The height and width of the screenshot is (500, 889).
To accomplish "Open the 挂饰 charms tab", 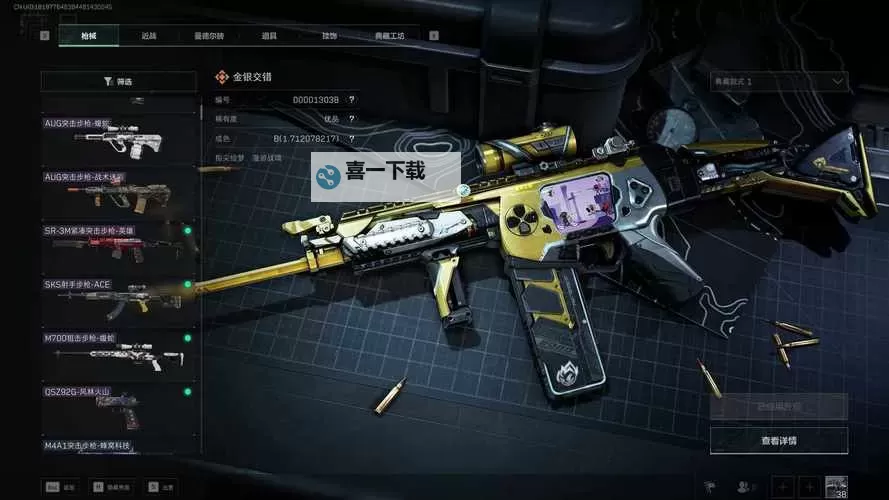I will pyautogui.click(x=329, y=36).
